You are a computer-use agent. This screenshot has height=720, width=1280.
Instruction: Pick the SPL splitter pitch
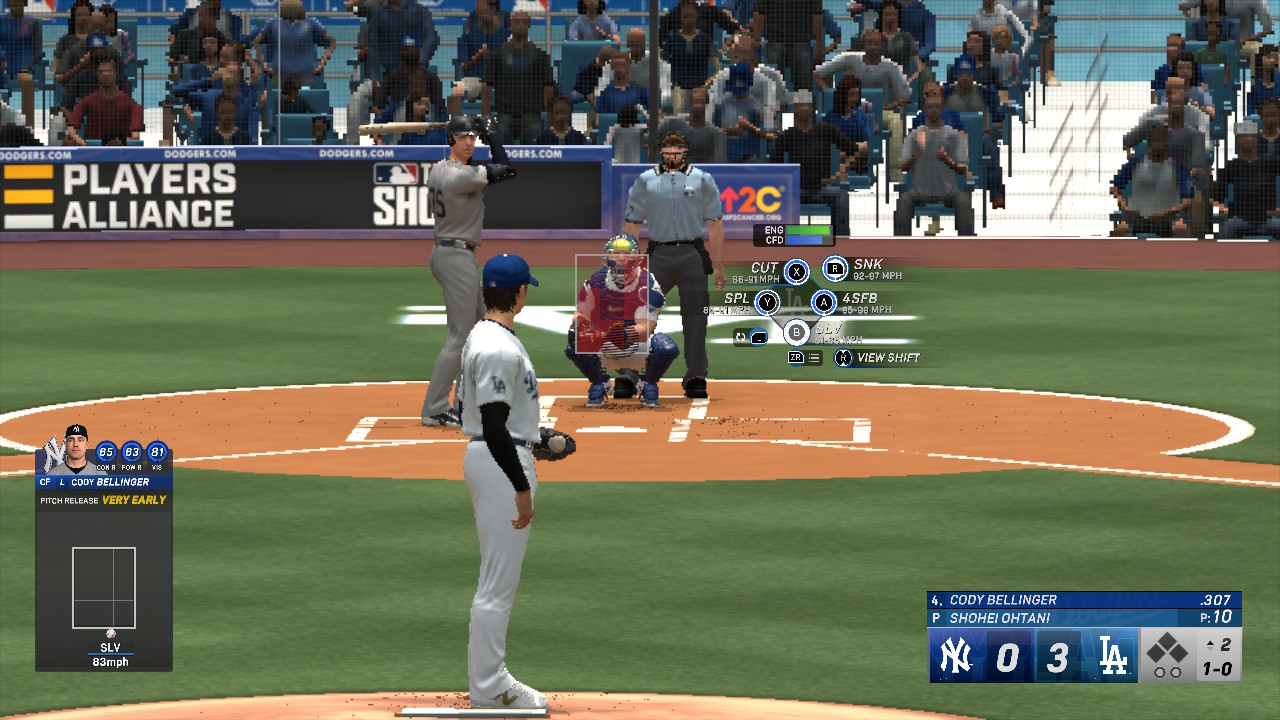(767, 302)
